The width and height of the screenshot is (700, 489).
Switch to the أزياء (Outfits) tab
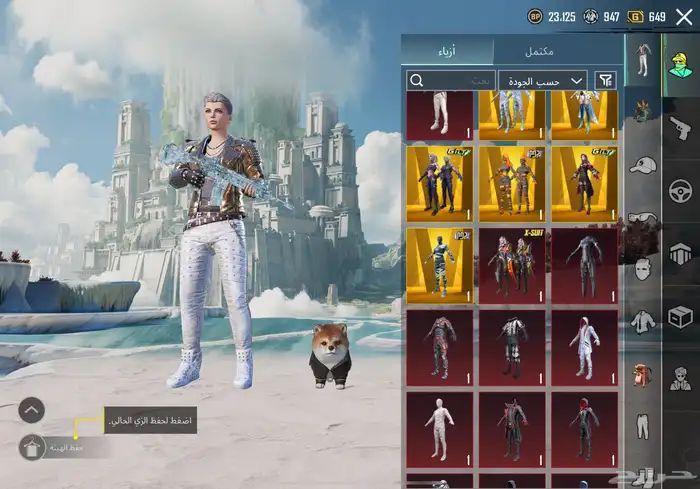[448, 51]
